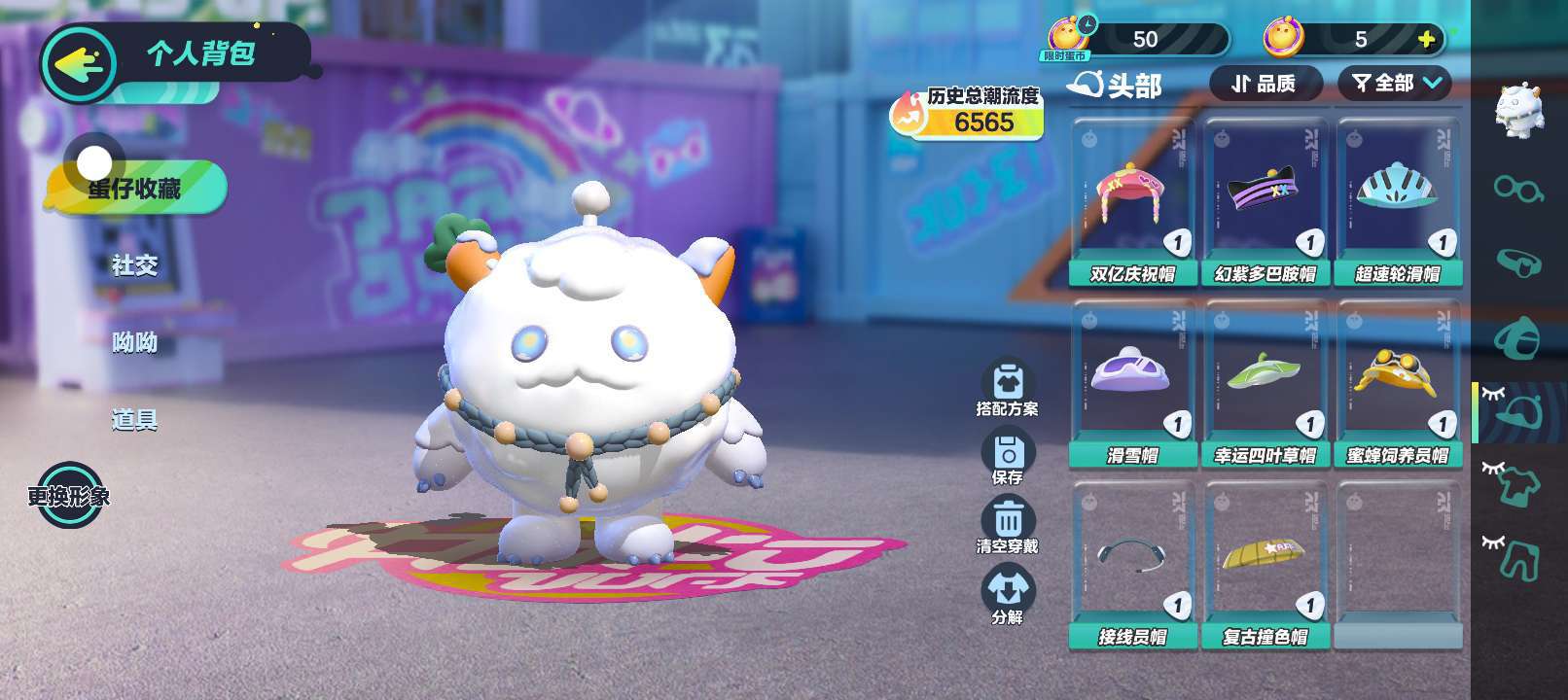
Task: Open the 蛋仔收藏 tab
Action: (x=135, y=188)
